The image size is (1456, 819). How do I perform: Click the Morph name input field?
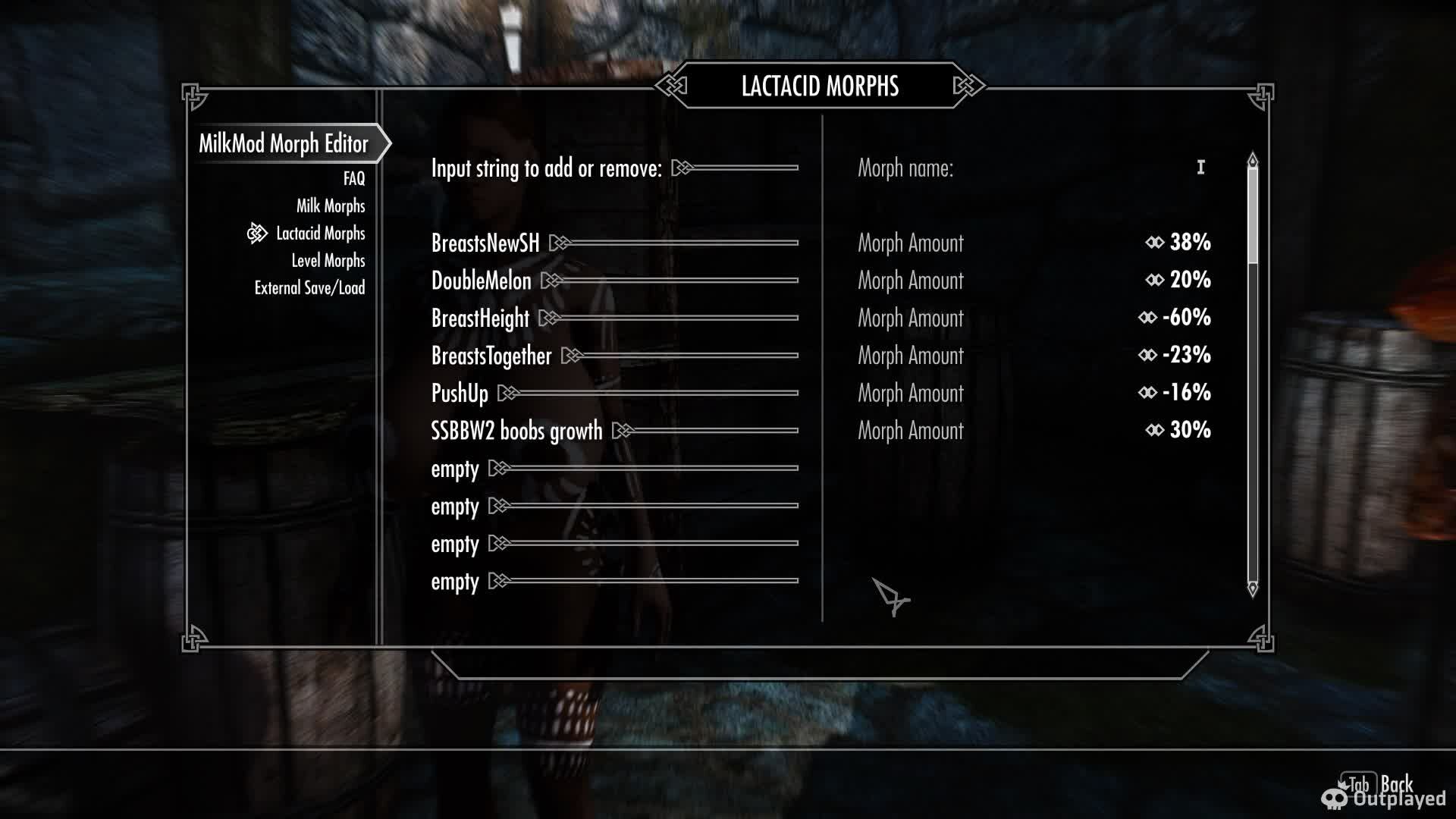point(1062,168)
